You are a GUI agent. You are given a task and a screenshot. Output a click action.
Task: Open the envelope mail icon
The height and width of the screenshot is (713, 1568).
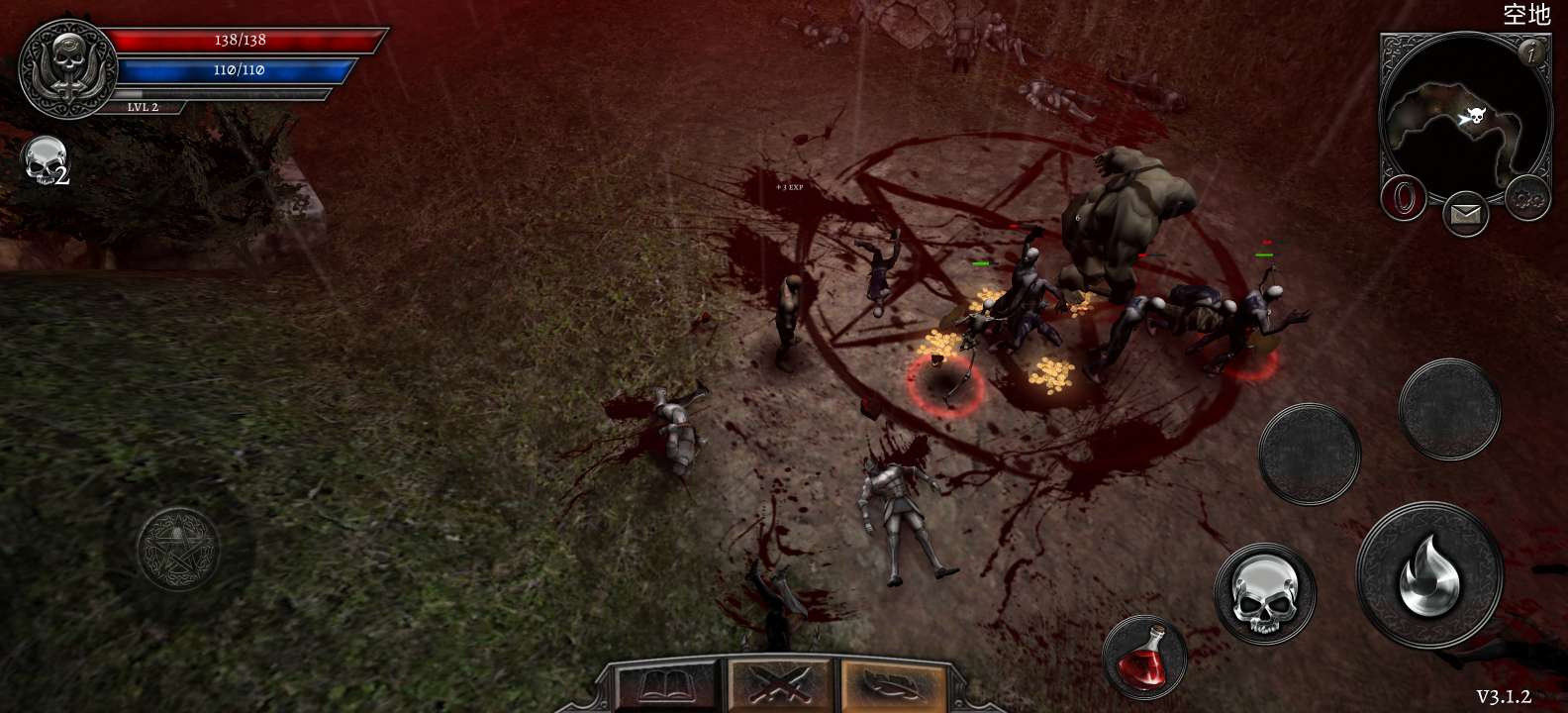click(1465, 214)
